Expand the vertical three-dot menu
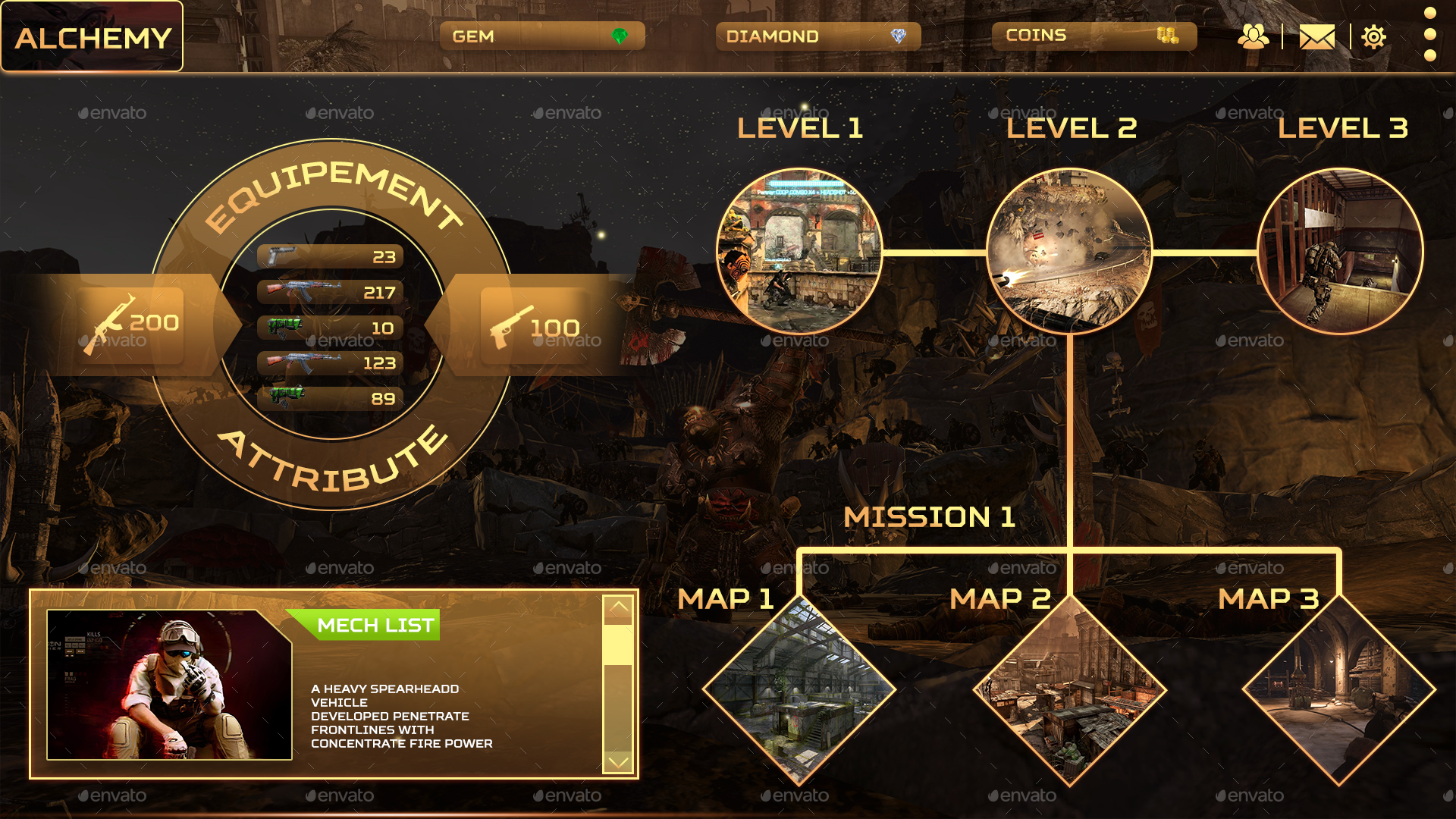The width and height of the screenshot is (1456, 819). (x=1429, y=35)
